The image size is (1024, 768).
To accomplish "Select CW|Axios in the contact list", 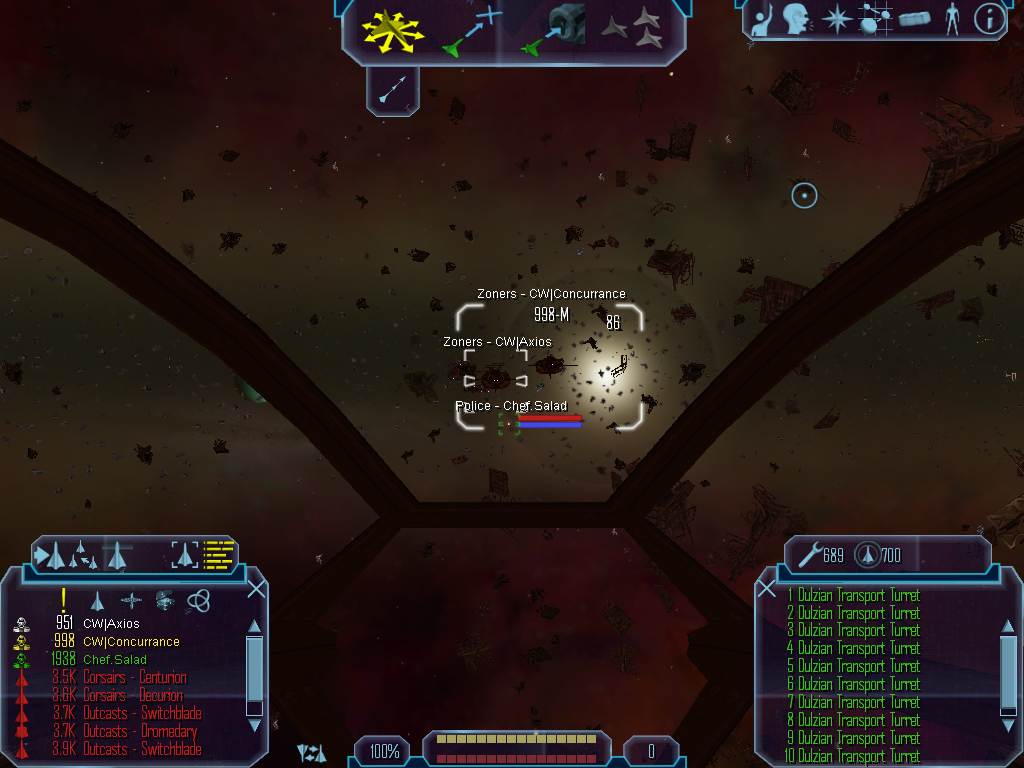I will tap(111, 624).
